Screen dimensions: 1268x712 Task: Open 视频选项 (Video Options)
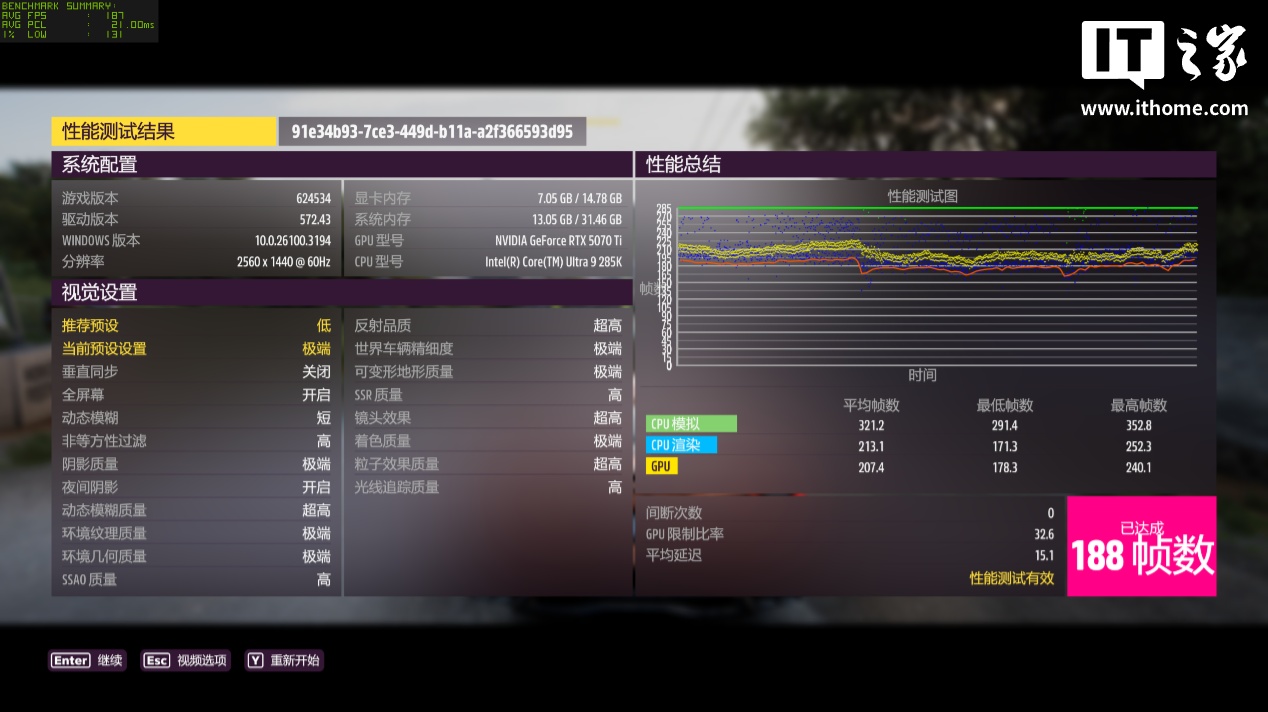186,660
